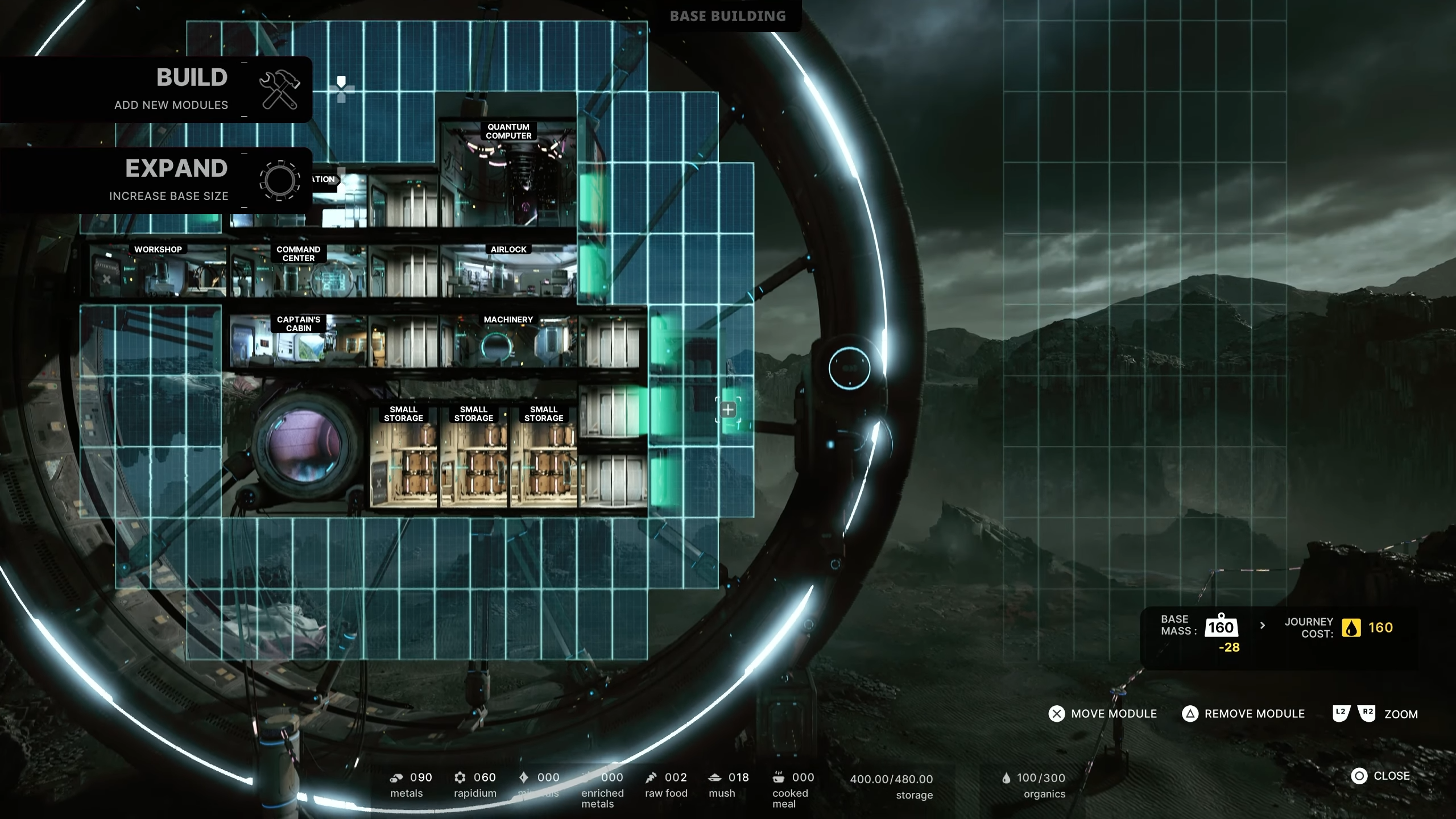Activate the Move Module option
This screenshot has height=819, width=1456.
click(1102, 714)
